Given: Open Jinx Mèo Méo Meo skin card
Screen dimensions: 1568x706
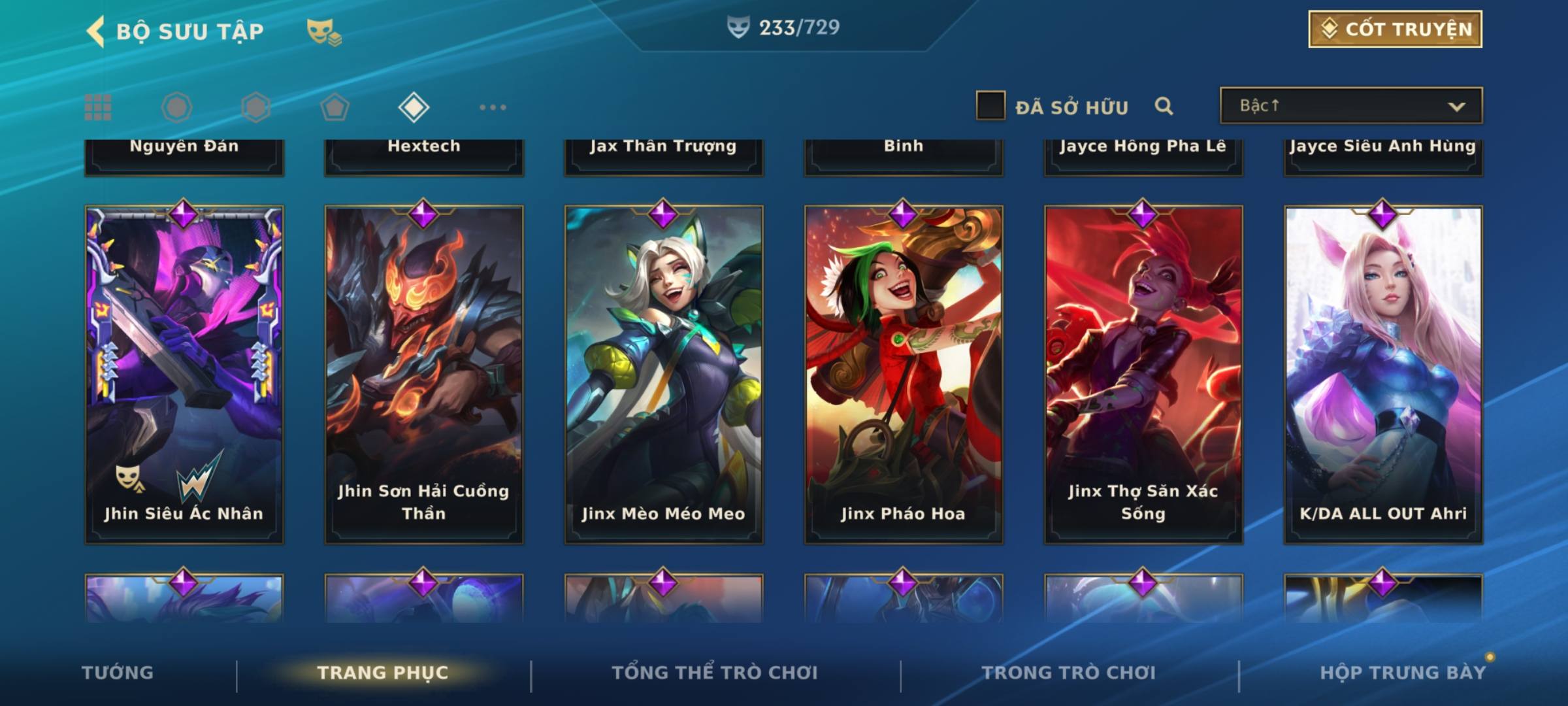Looking at the screenshot, I should 664,374.
